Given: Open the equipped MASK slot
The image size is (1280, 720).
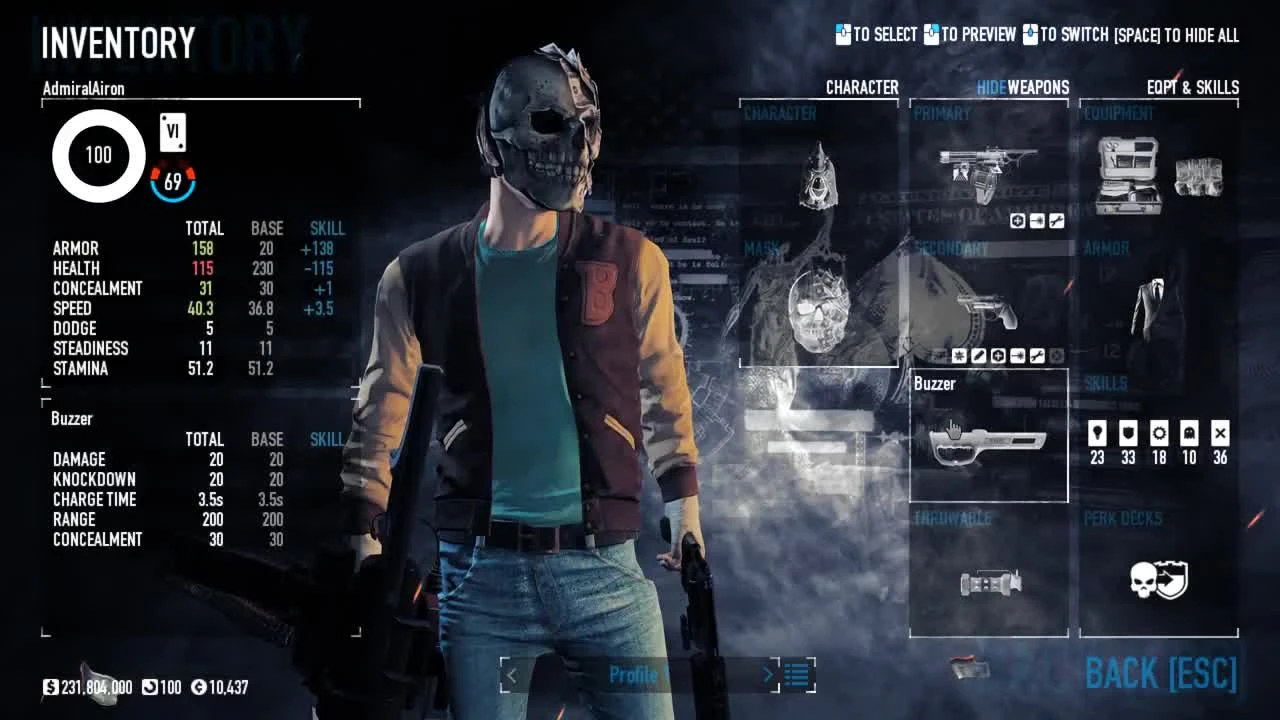Looking at the screenshot, I should click(x=818, y=310).
